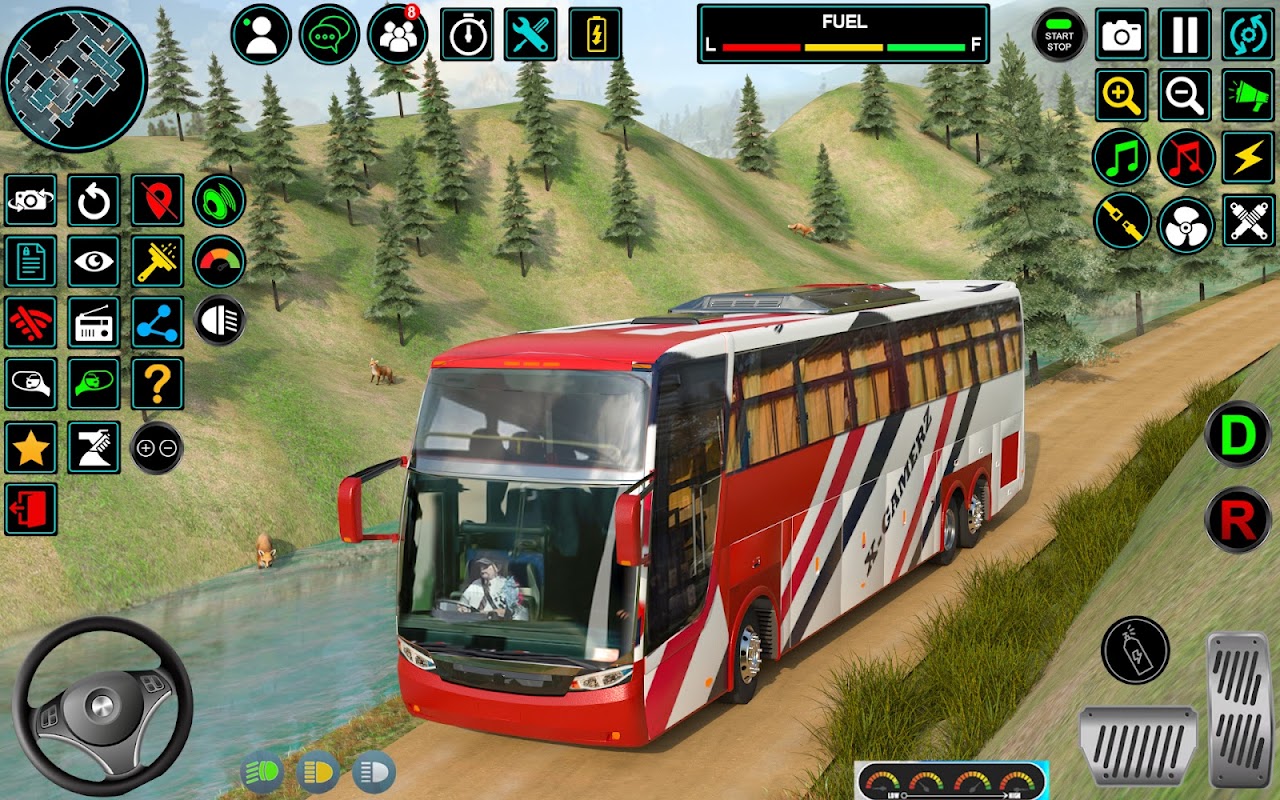Show the friends group icon with badge

(397, 34)
